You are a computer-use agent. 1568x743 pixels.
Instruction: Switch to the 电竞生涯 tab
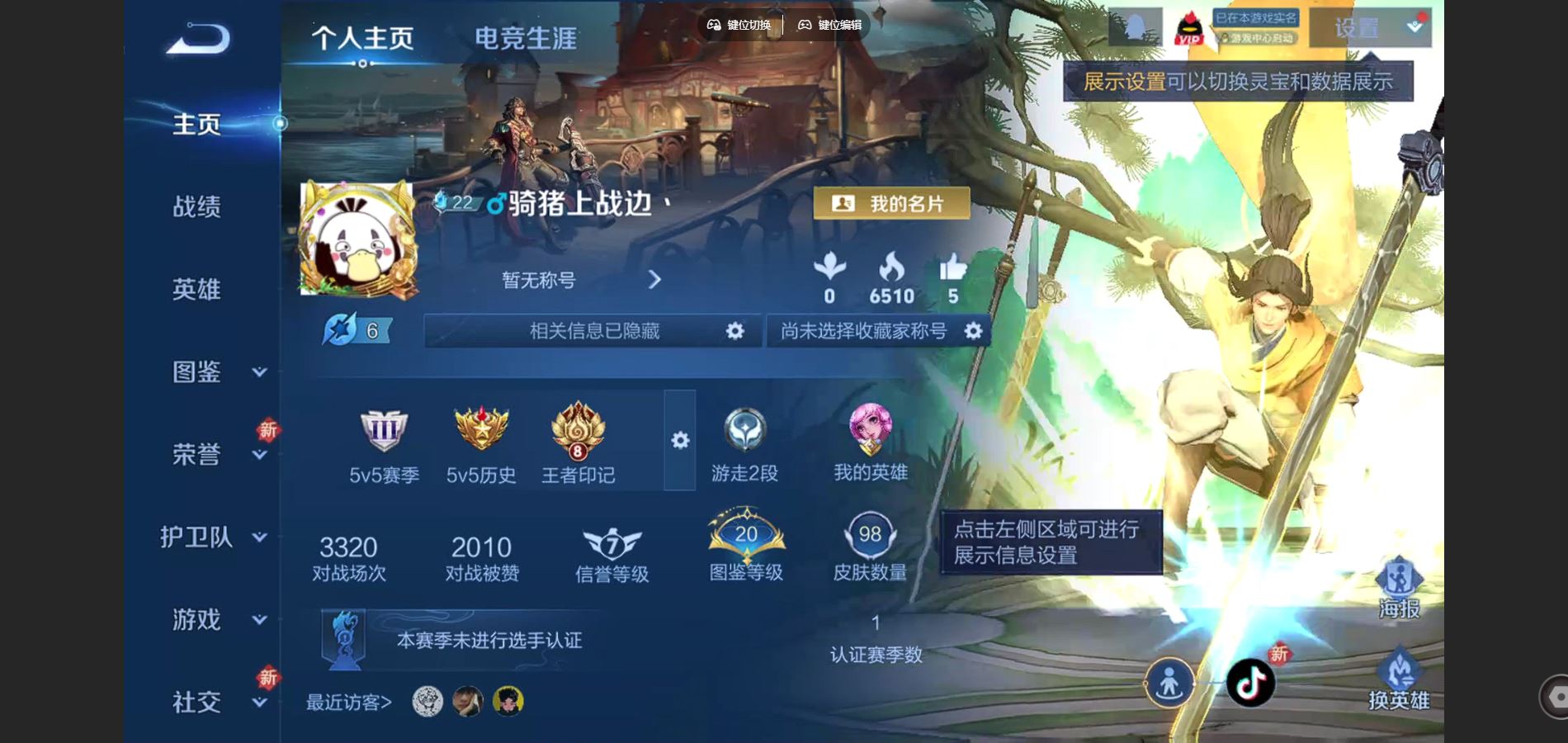pyautogui.click(x=524, y=38)
